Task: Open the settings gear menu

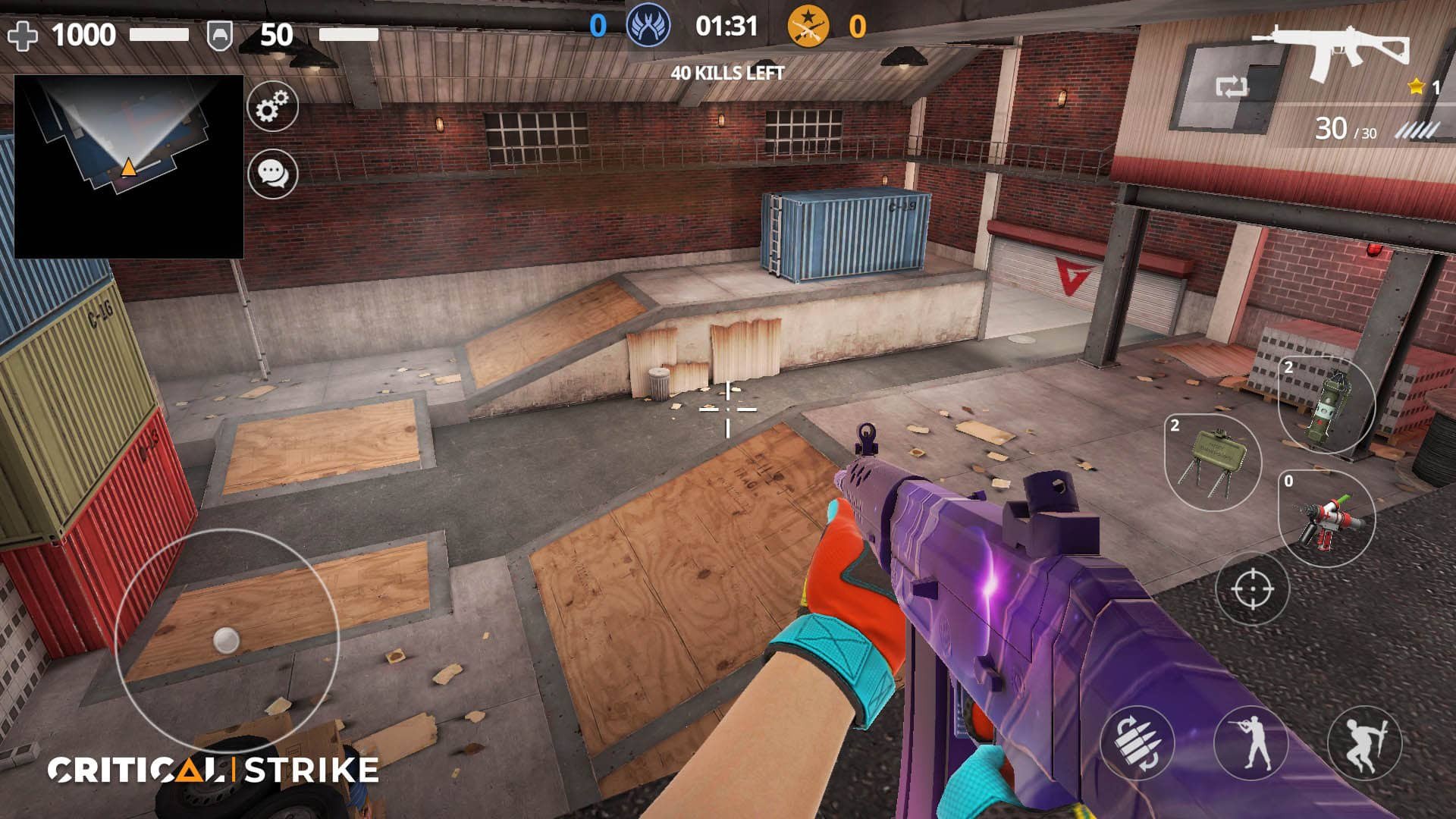Action: (272, 106)
